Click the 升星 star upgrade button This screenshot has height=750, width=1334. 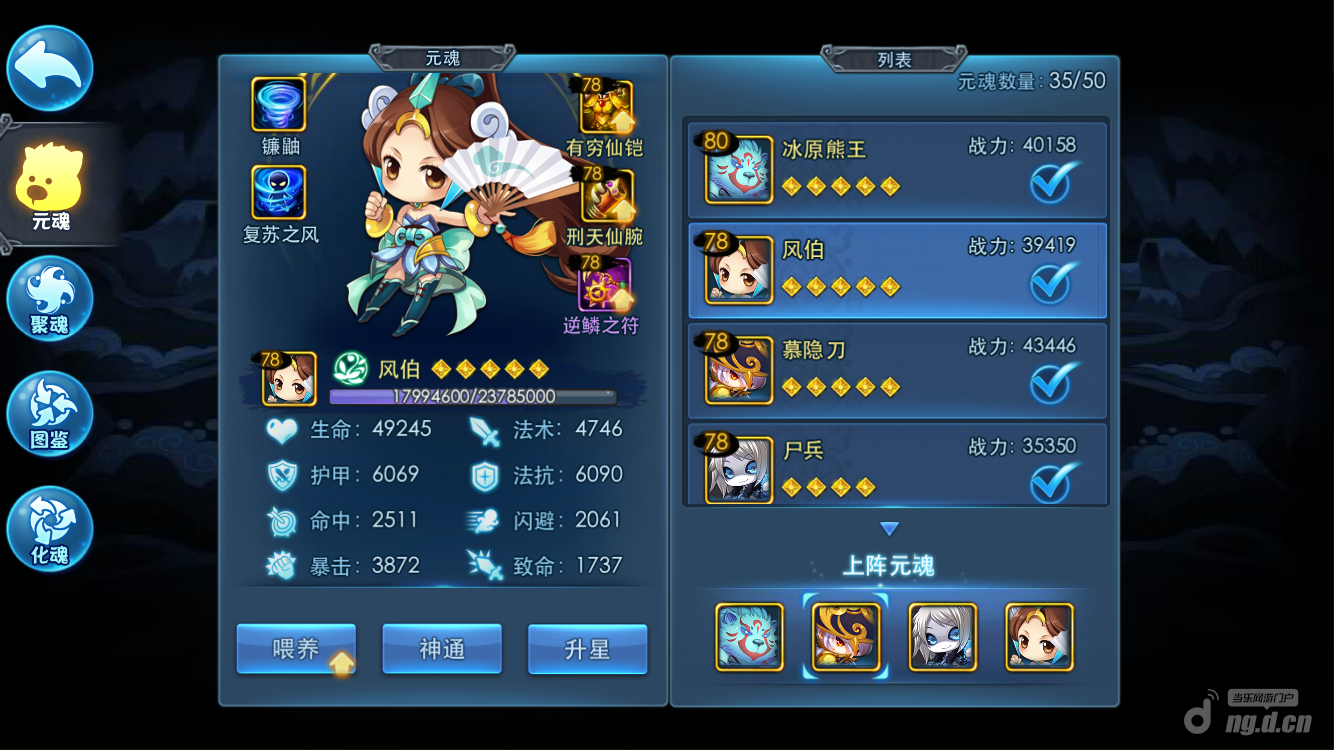click(587, 649)
